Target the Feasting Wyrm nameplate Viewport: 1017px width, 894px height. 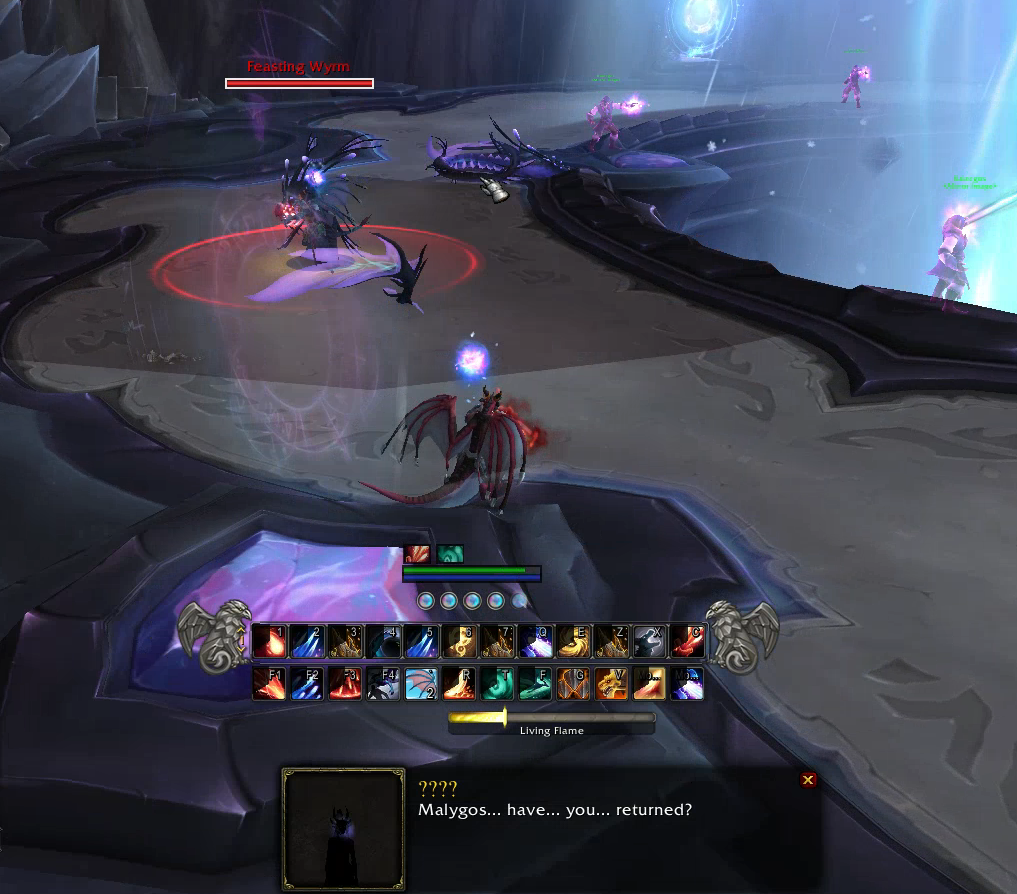pyautogui.click(x=299, y=83)
